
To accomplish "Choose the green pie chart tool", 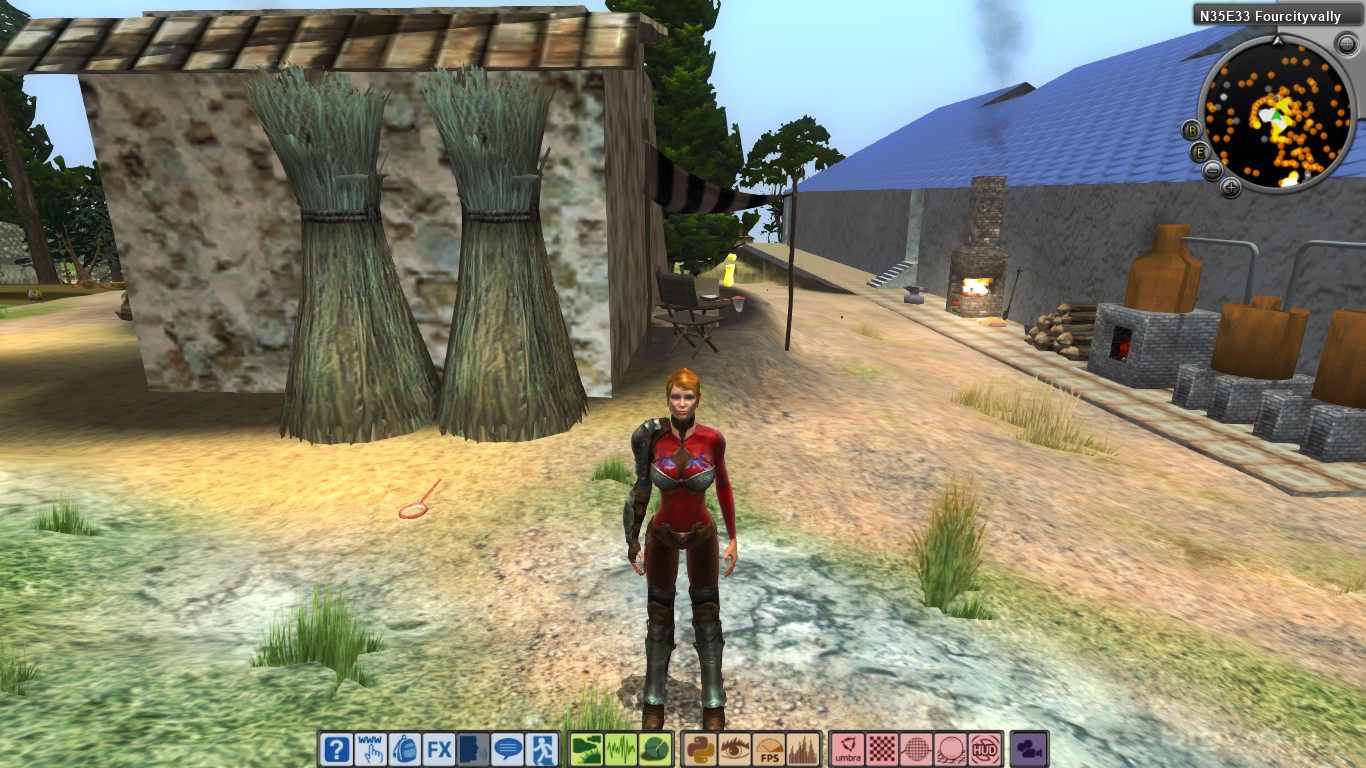I will point(655,749).
